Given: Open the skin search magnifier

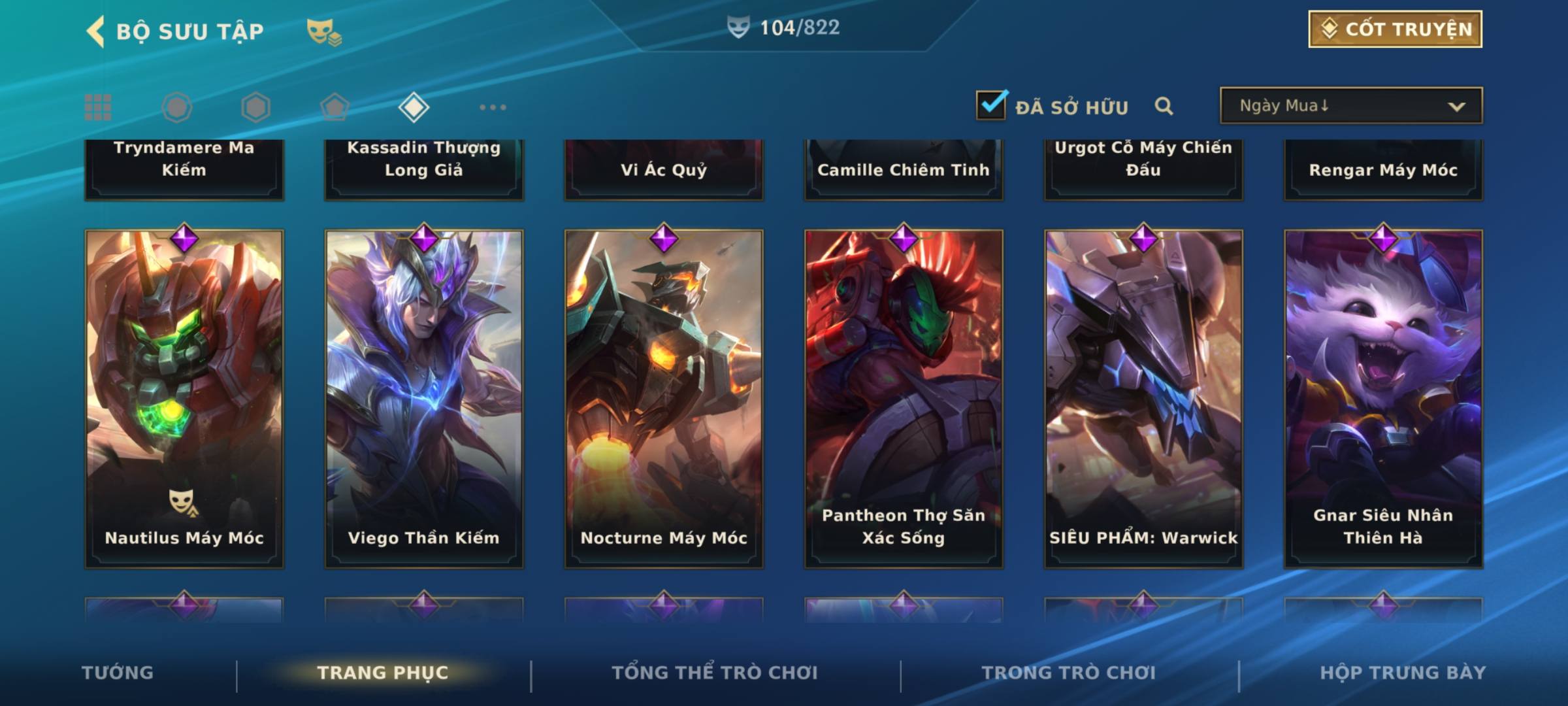Looking at the screenshot, I should click(x=1164, y=106).
